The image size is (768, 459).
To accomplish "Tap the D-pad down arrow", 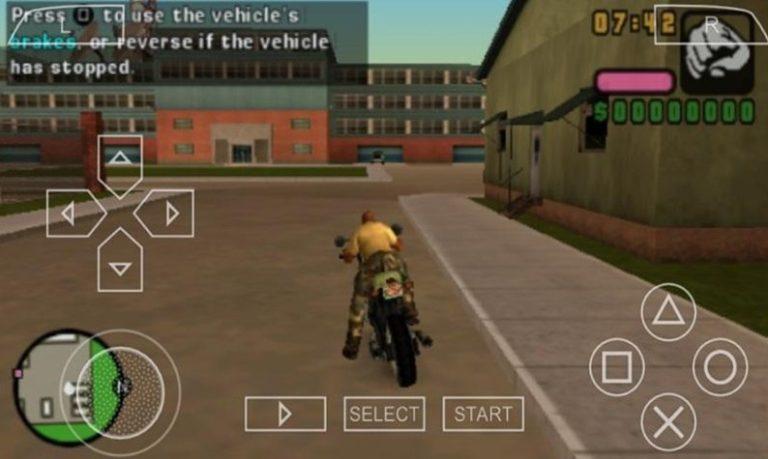I will 120,263.
